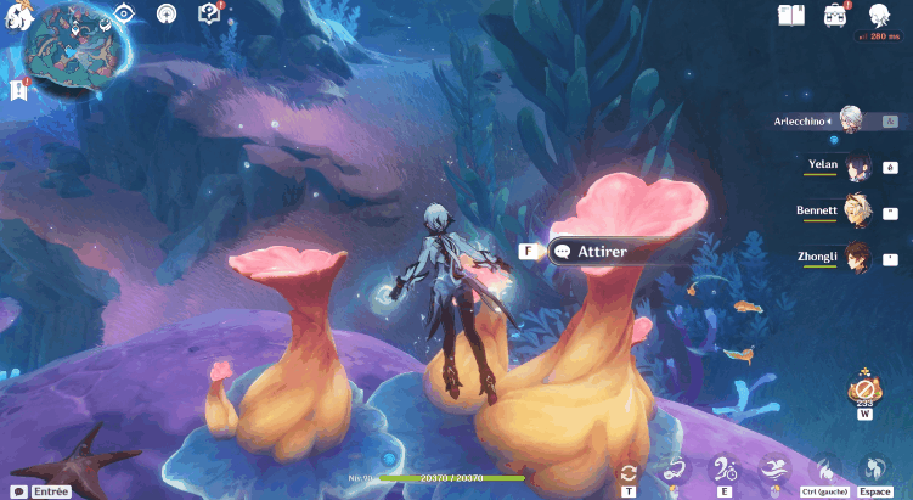Open the chat box labeled Entrée

pos(42,491)
